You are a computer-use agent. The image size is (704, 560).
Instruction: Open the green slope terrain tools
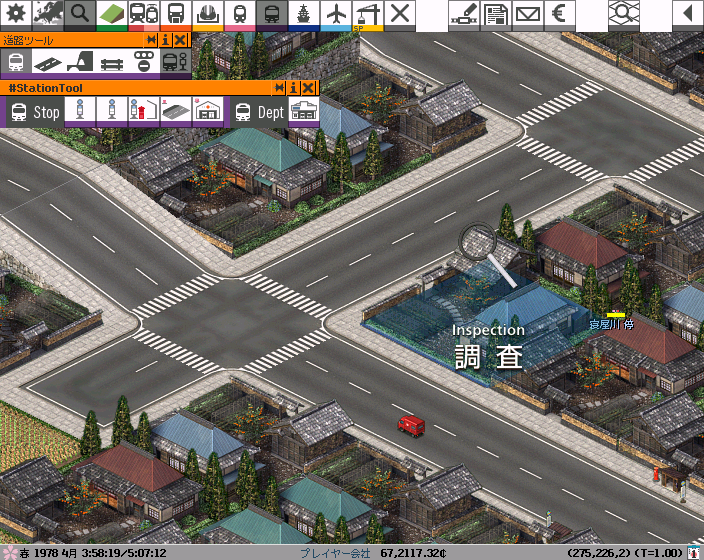[x=112, y=14]
